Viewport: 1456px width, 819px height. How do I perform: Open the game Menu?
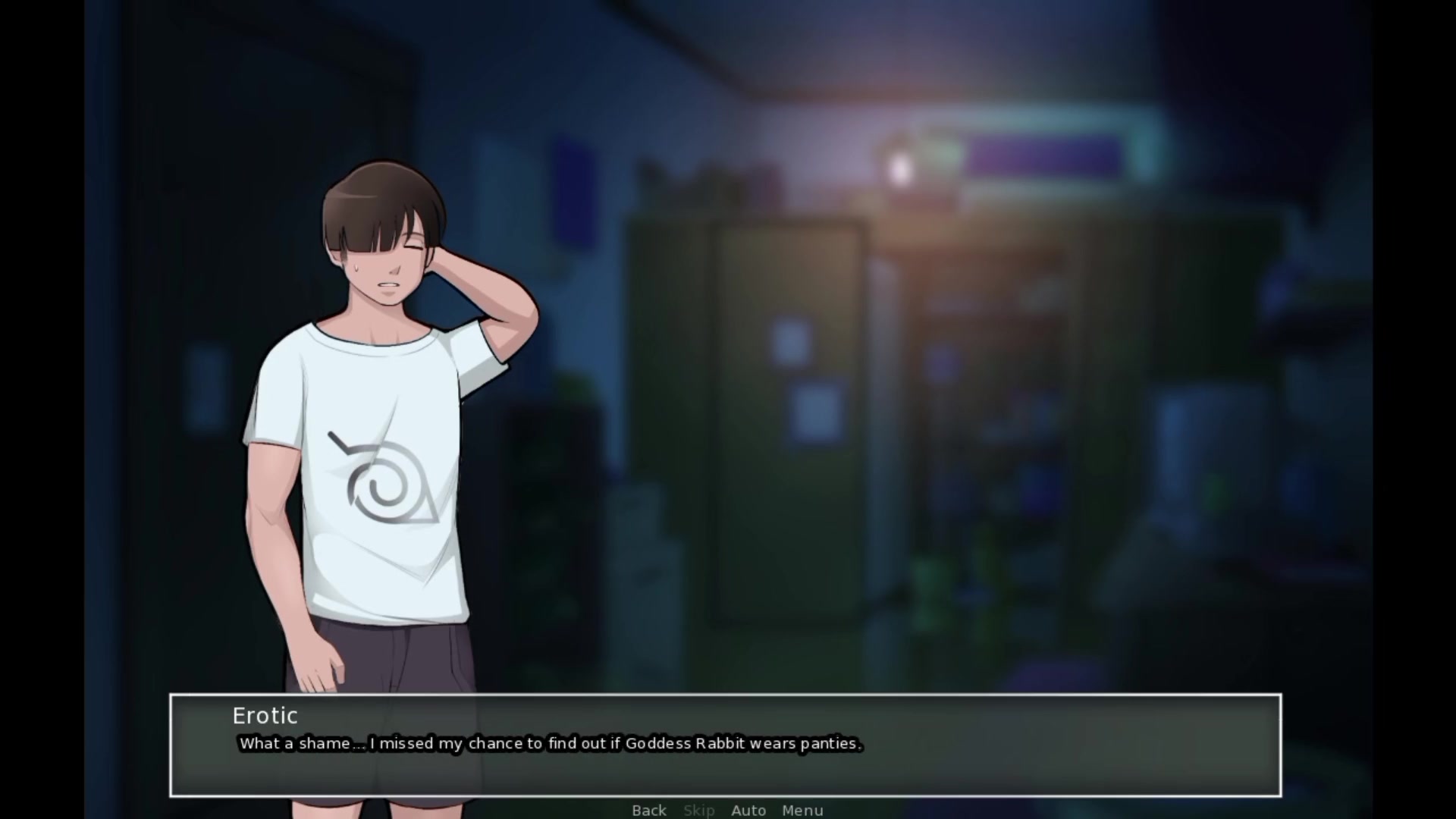[x=802, y=811]
